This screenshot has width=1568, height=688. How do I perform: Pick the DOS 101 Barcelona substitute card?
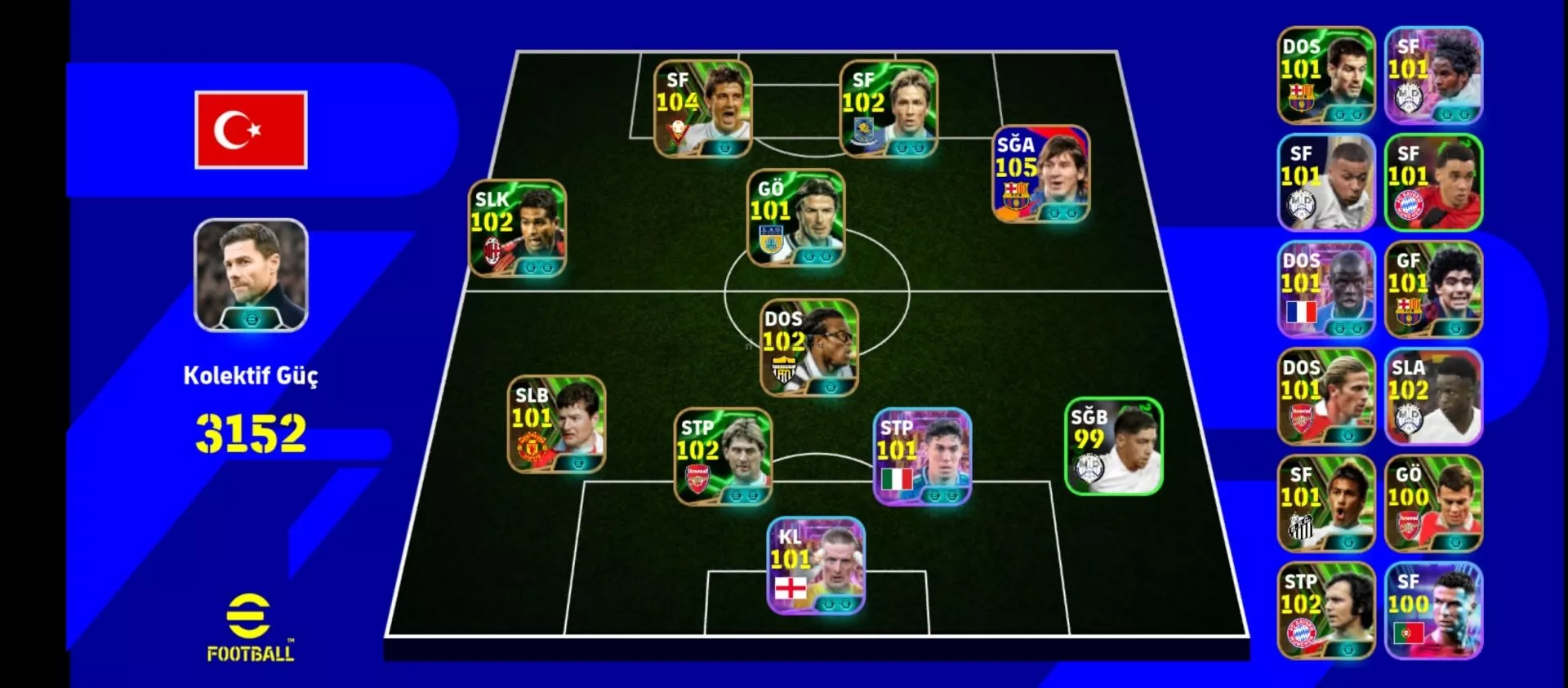[1325, 75]
